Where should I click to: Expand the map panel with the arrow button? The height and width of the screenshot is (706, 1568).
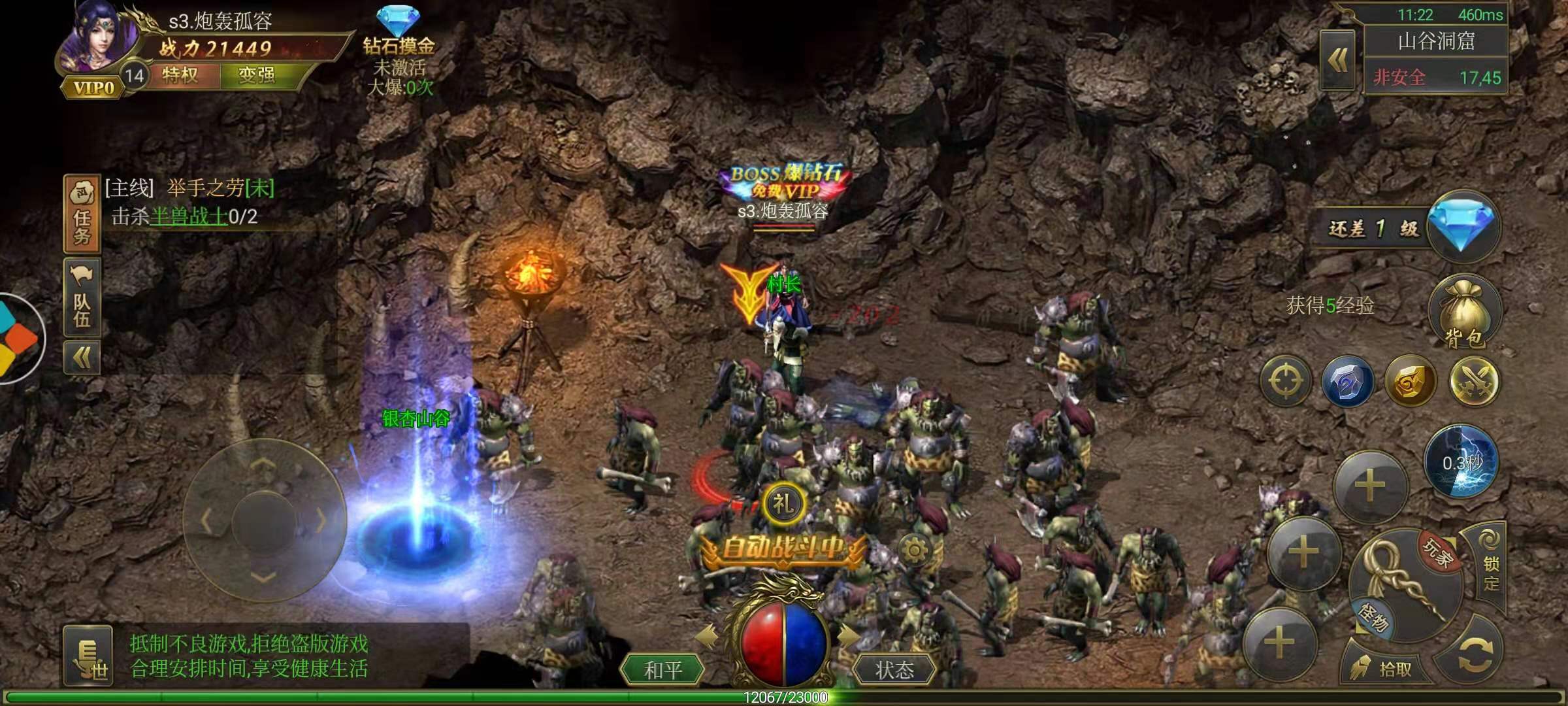[x=1338, y=61]
